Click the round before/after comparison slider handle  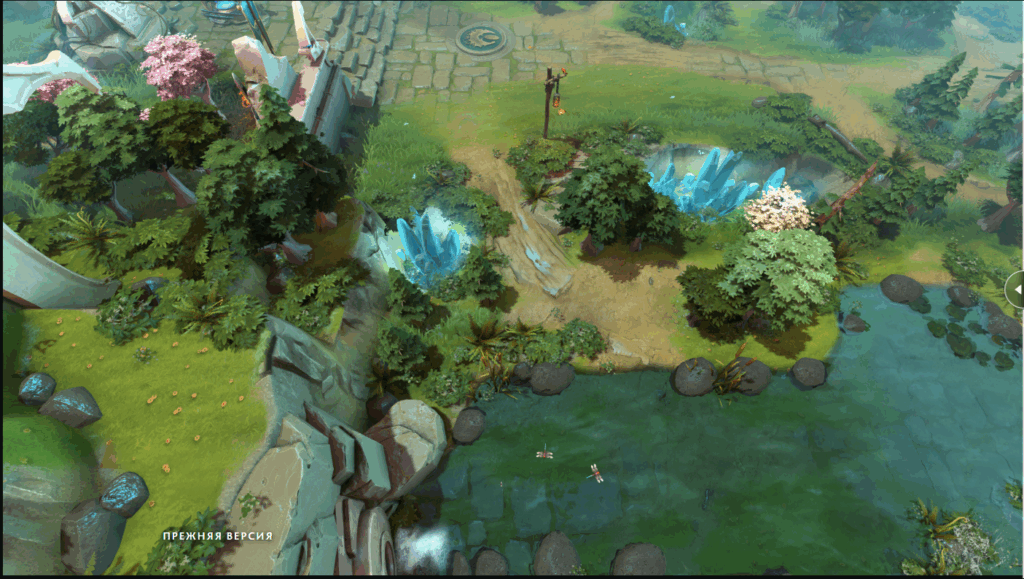[1016, 289]
